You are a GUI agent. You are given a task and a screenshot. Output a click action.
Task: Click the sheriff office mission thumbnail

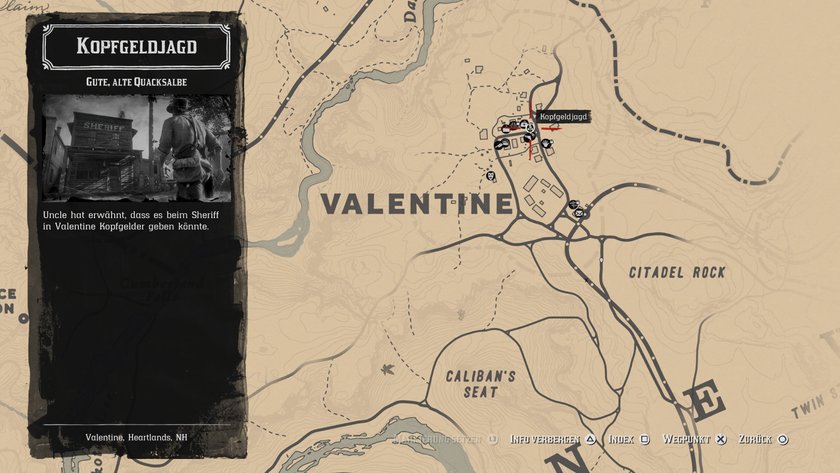137,147
